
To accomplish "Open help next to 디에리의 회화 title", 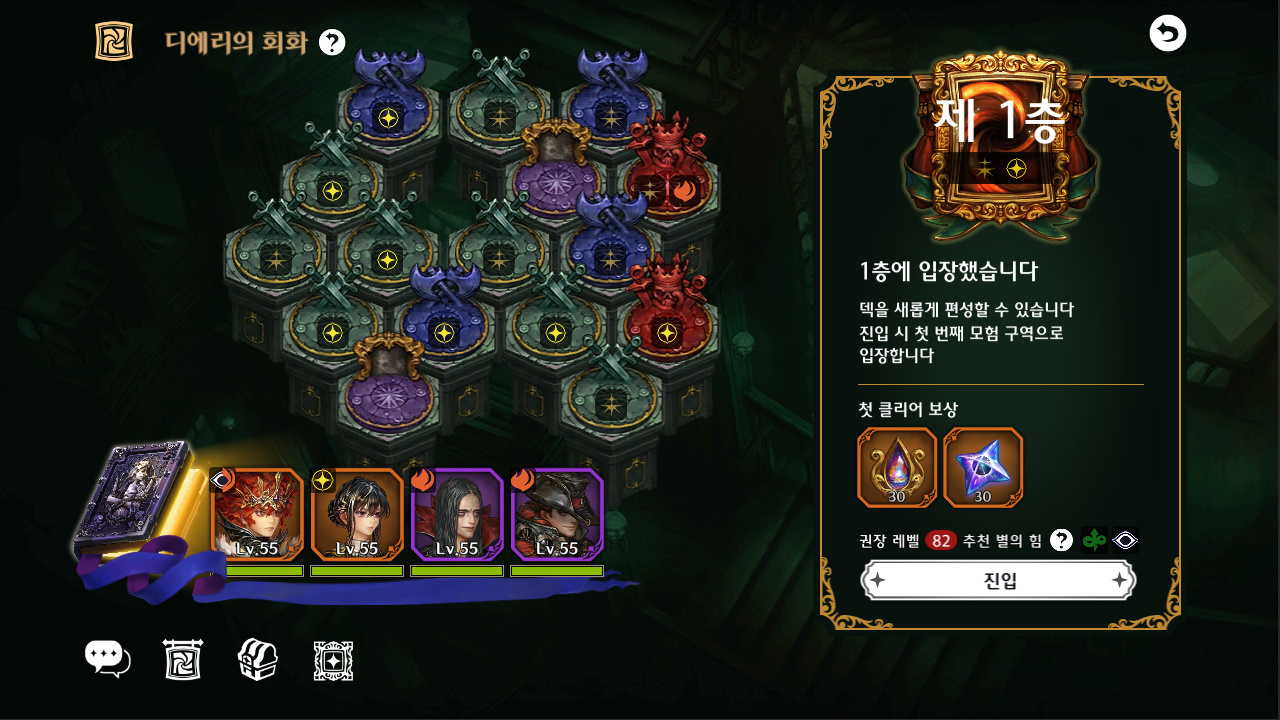I will [332, 42].
